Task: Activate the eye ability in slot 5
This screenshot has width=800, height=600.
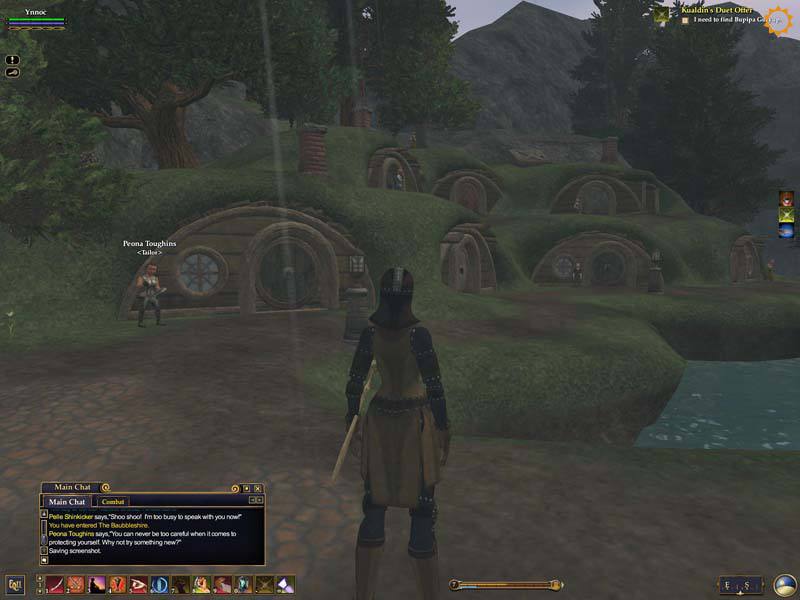Action: (x=138, y=584)
